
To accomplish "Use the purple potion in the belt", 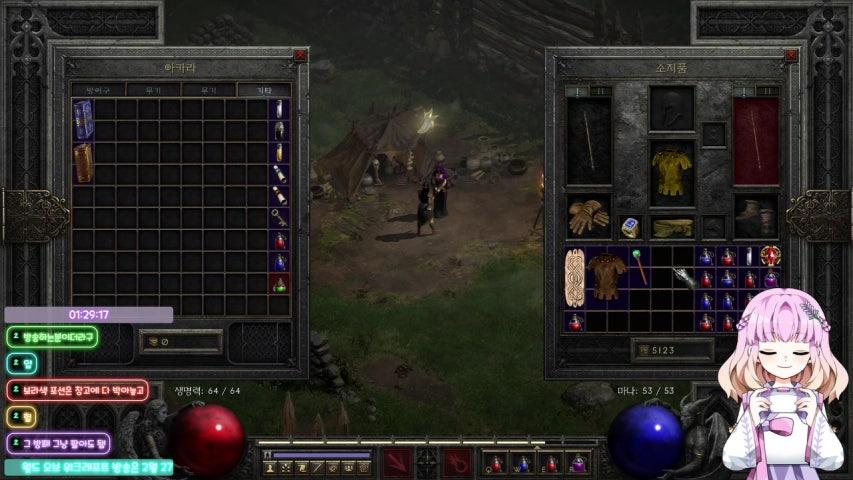I will [576, 464].
